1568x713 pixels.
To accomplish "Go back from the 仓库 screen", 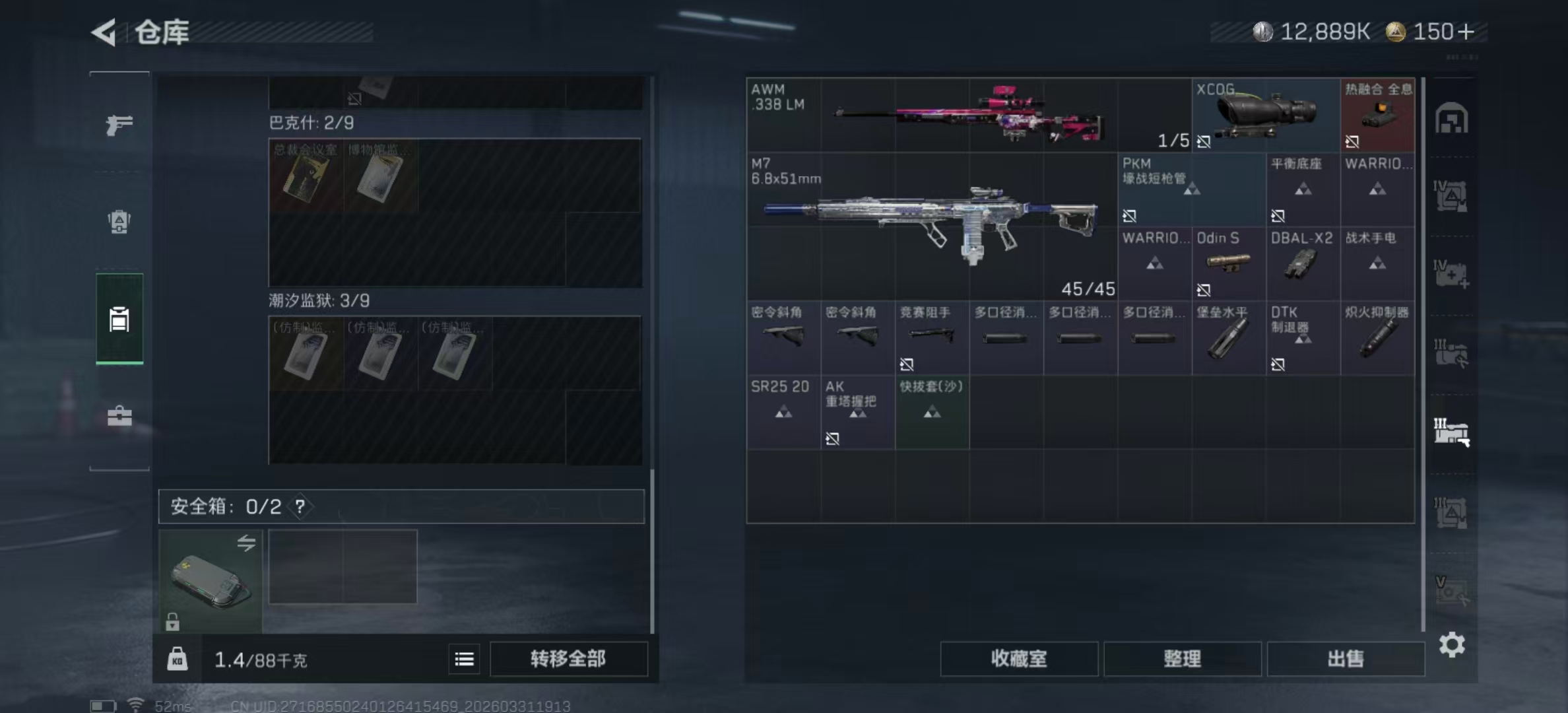I will [104, 32].
